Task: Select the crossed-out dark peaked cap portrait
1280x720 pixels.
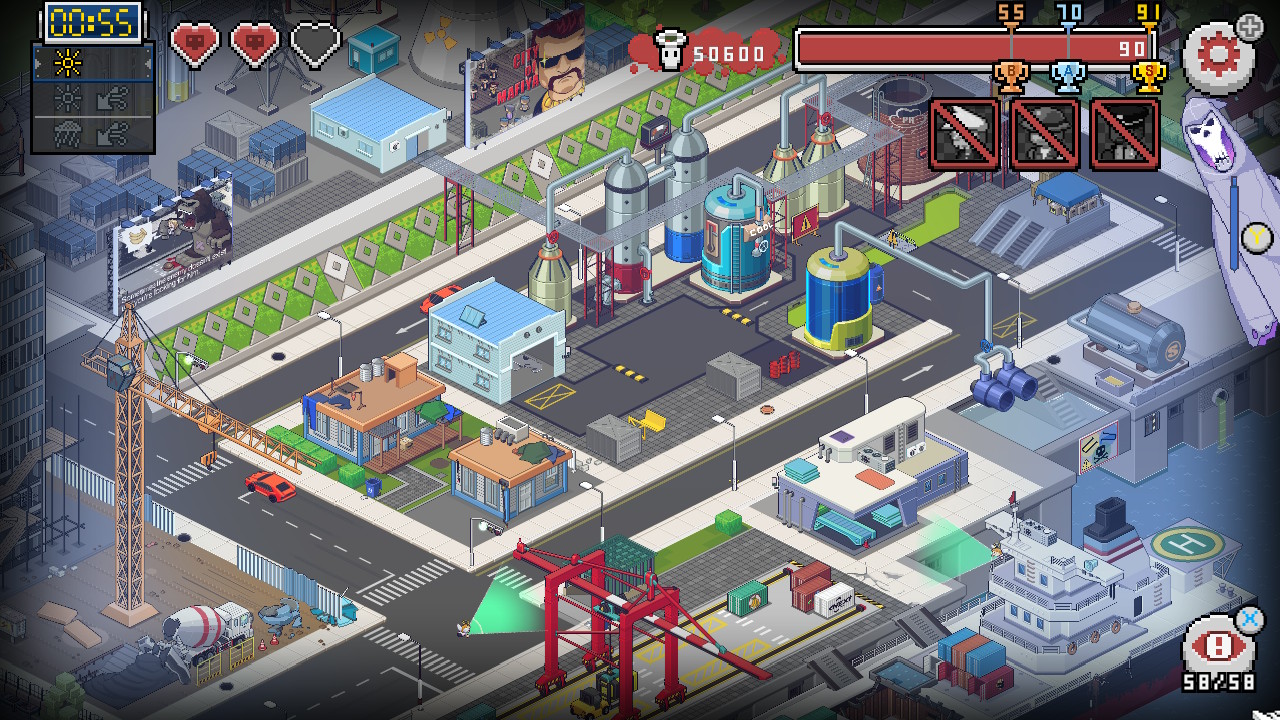Action: [x=1124, y=133]
